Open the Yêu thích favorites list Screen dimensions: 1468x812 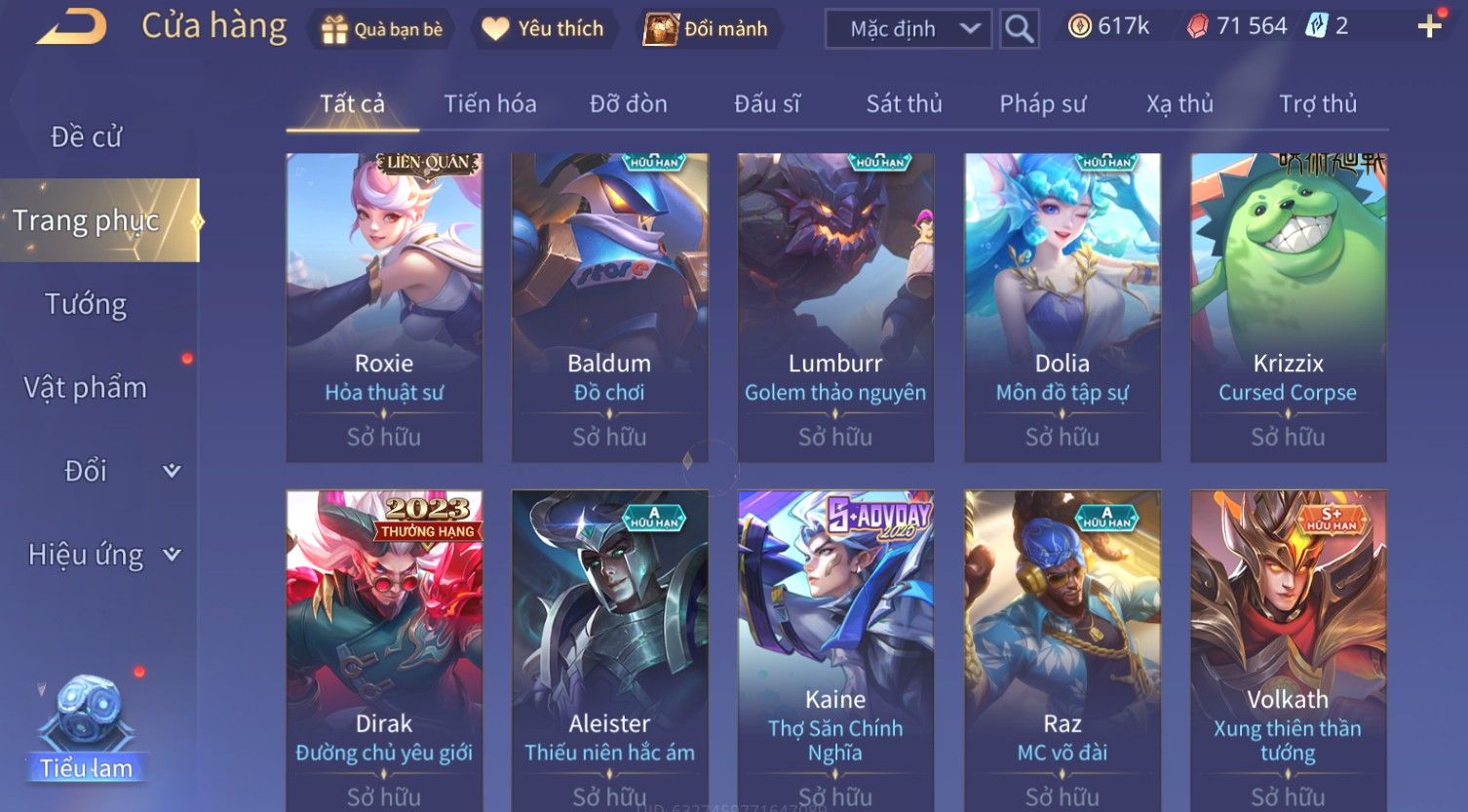coord(543,29)
